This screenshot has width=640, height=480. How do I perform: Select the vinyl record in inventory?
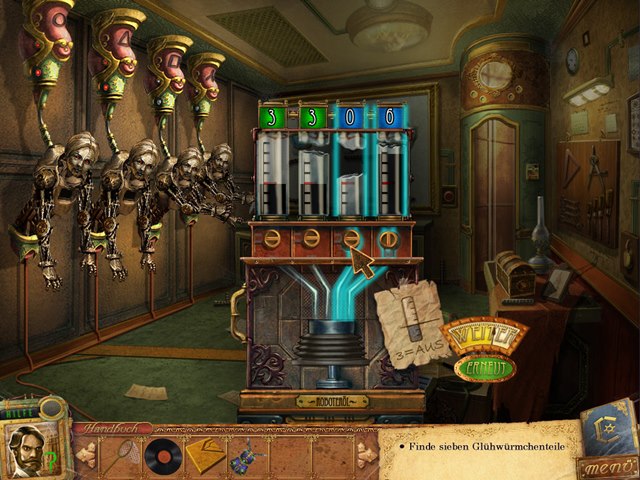160,456
